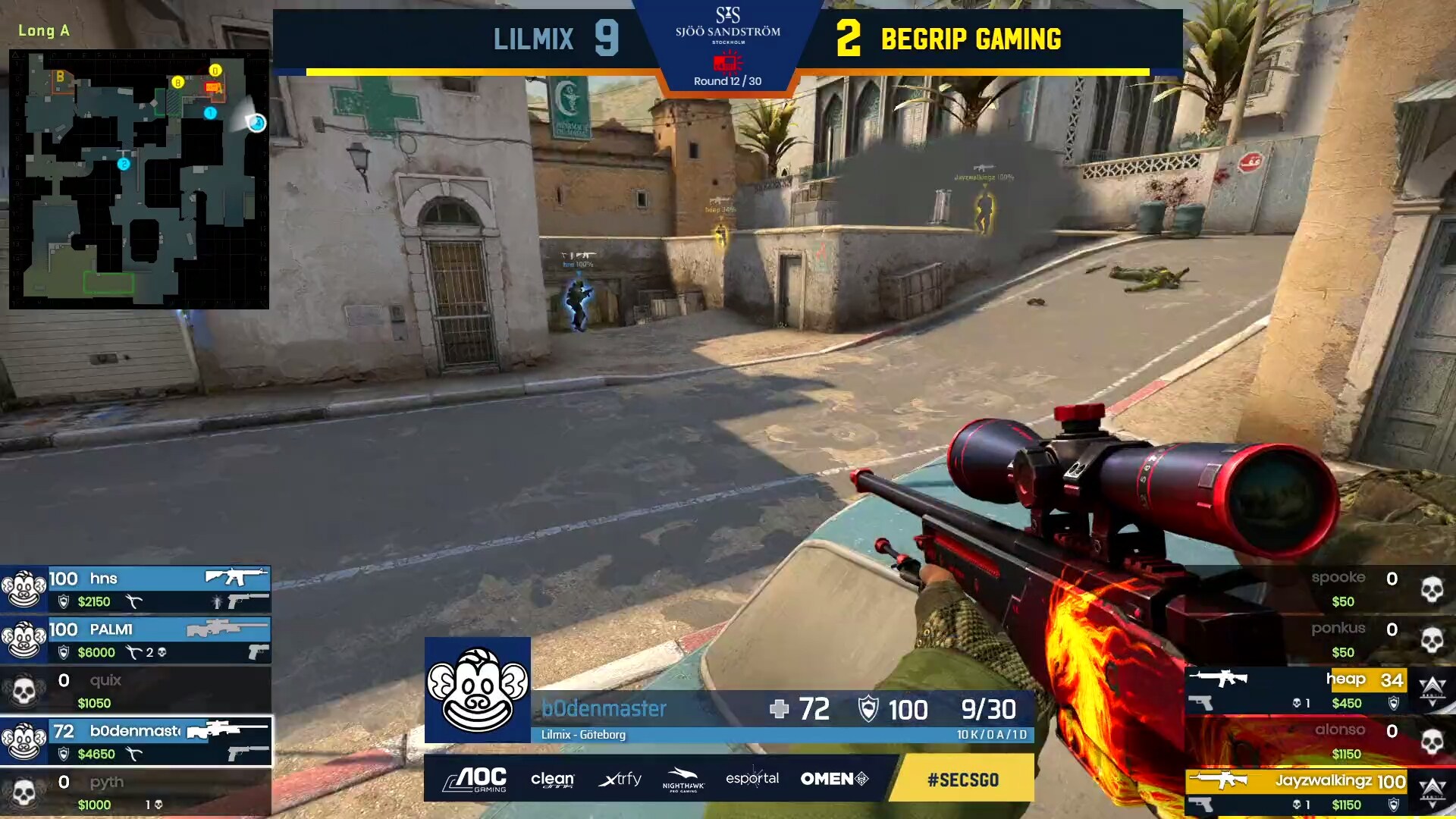Click the esportal sponsor logo
This screenshot has height=819, width=1456.
pyautogui.click(x=752, y=779)
